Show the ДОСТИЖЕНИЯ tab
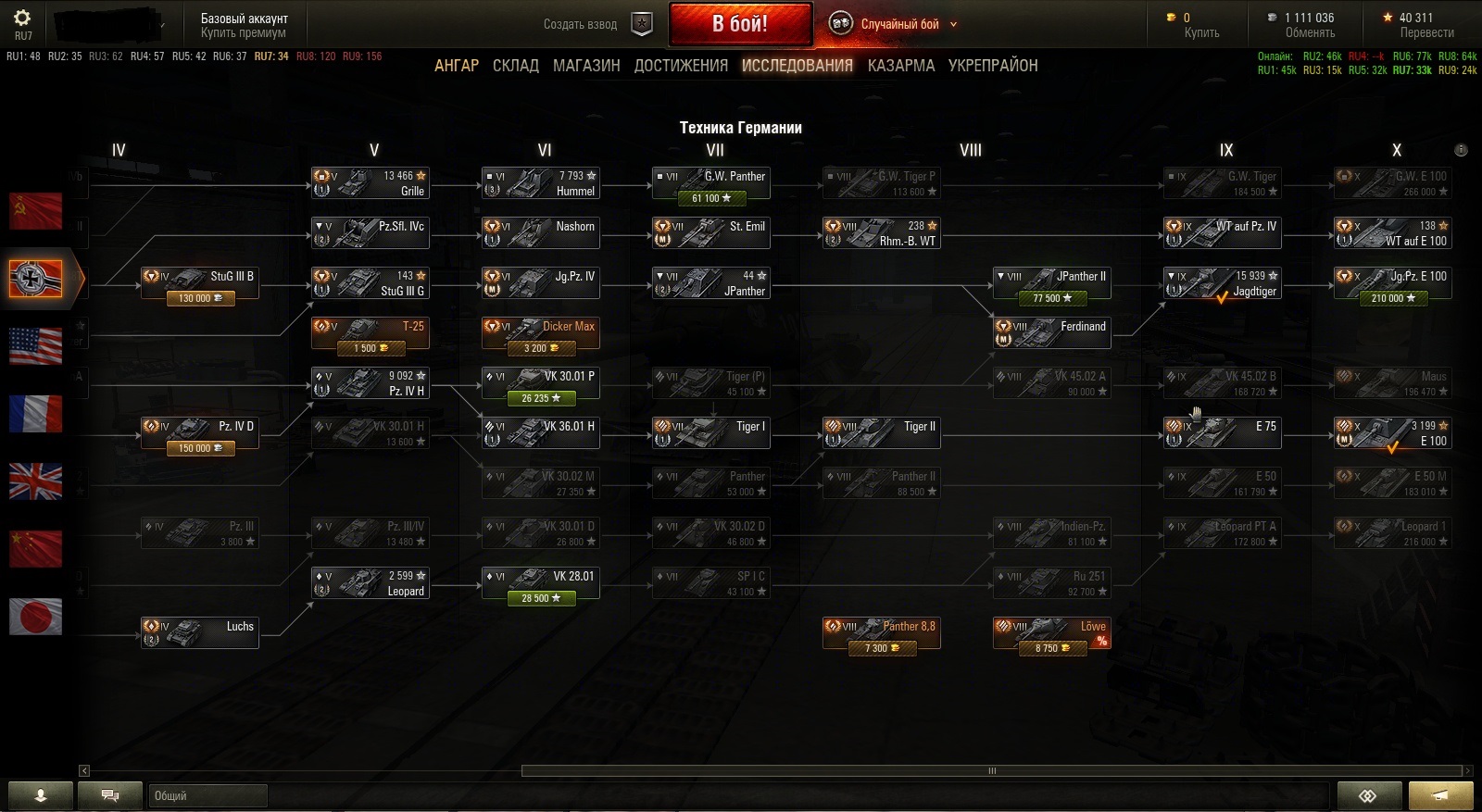 pos(681,66)
